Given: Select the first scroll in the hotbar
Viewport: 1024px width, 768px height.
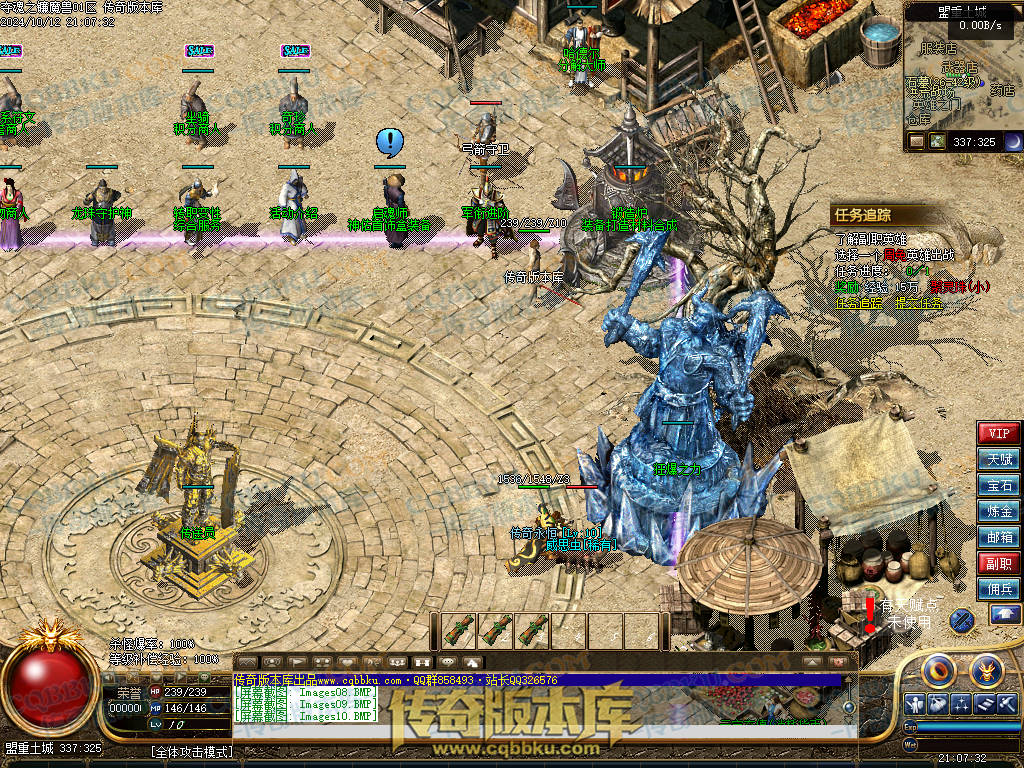Looking at the screenshot, I should [x=460, y=630].
